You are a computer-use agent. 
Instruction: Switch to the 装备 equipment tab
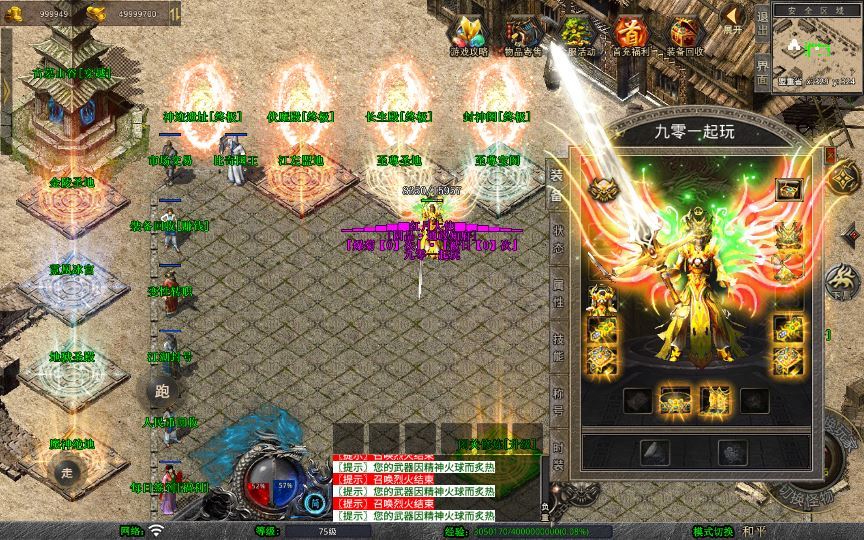pos(557,184)
